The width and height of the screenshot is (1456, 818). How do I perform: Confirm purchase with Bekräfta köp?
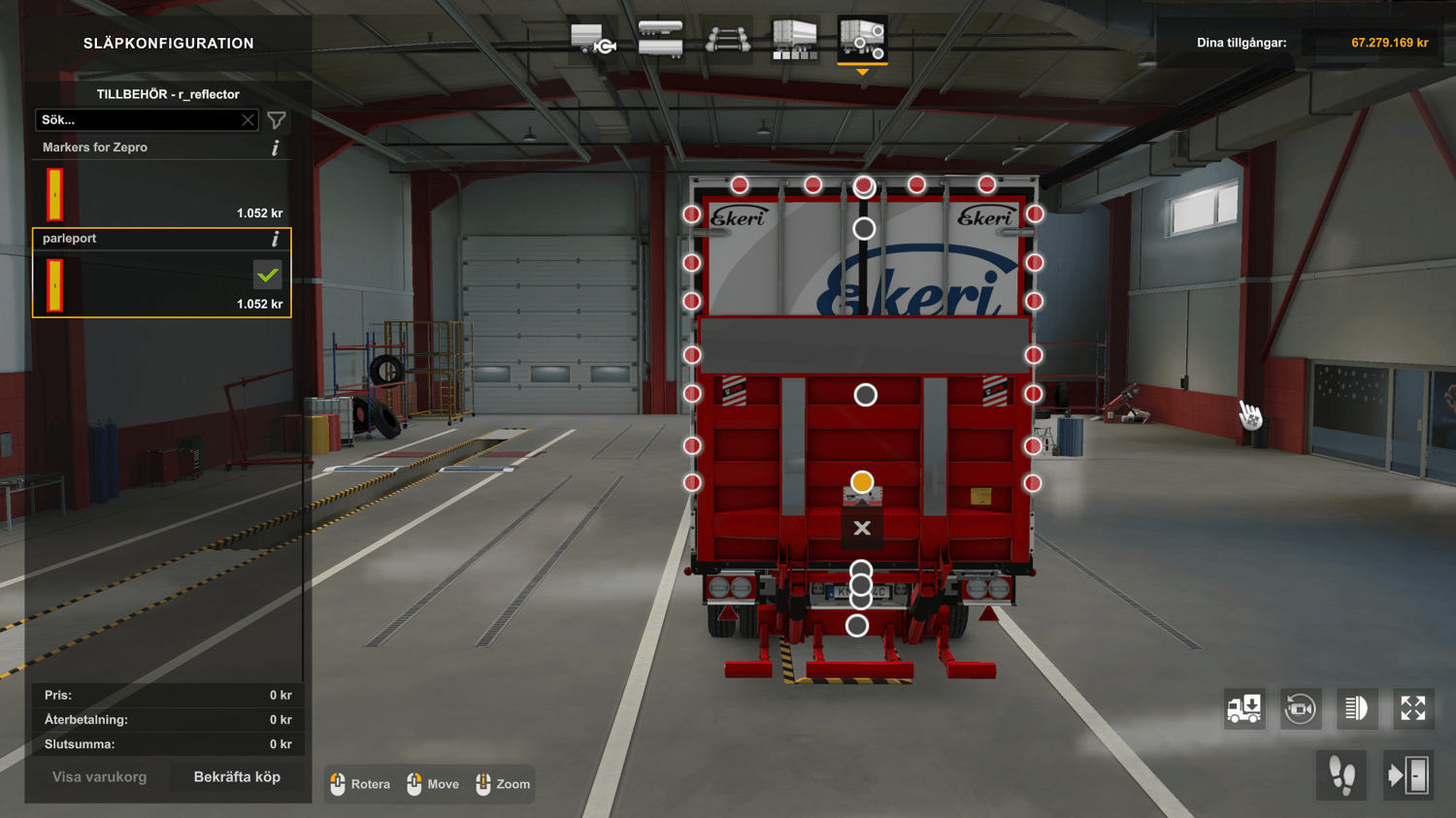point(237,777)
